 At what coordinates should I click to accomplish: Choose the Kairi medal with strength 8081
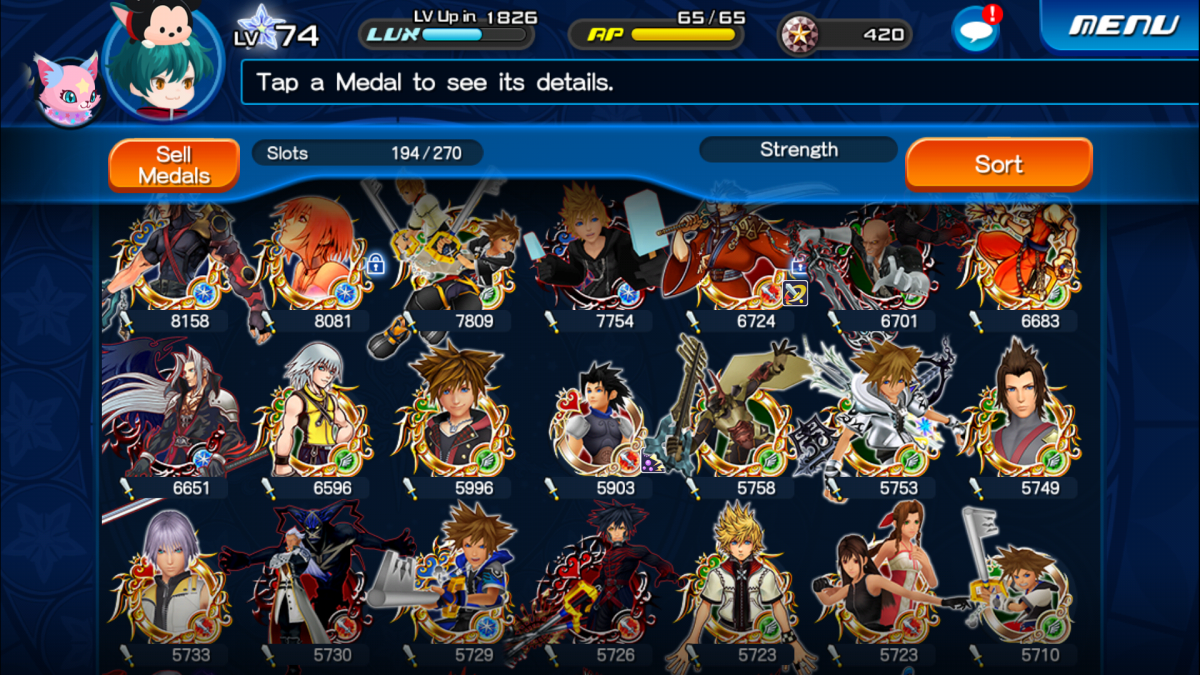pos(314,260)
